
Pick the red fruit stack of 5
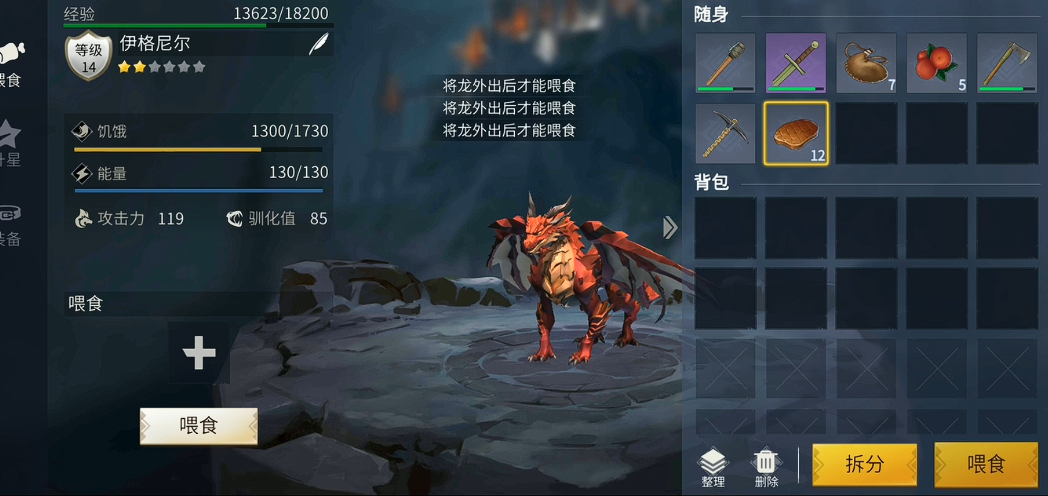click(936, 63)
